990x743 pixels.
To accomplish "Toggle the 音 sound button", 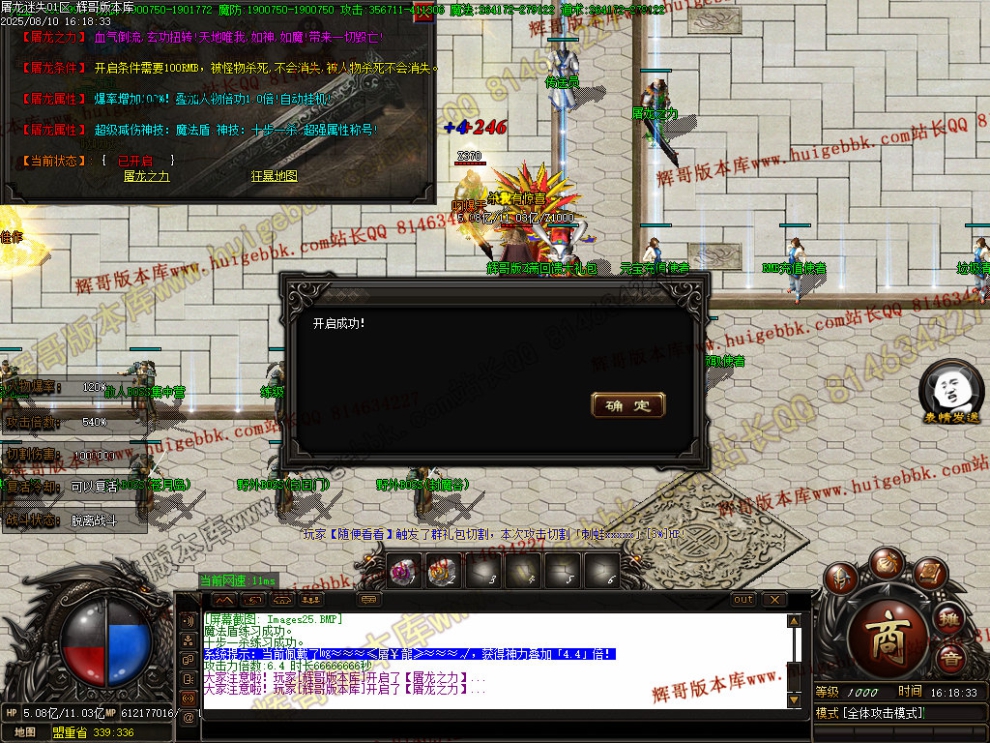I will (x=951, y=658).
